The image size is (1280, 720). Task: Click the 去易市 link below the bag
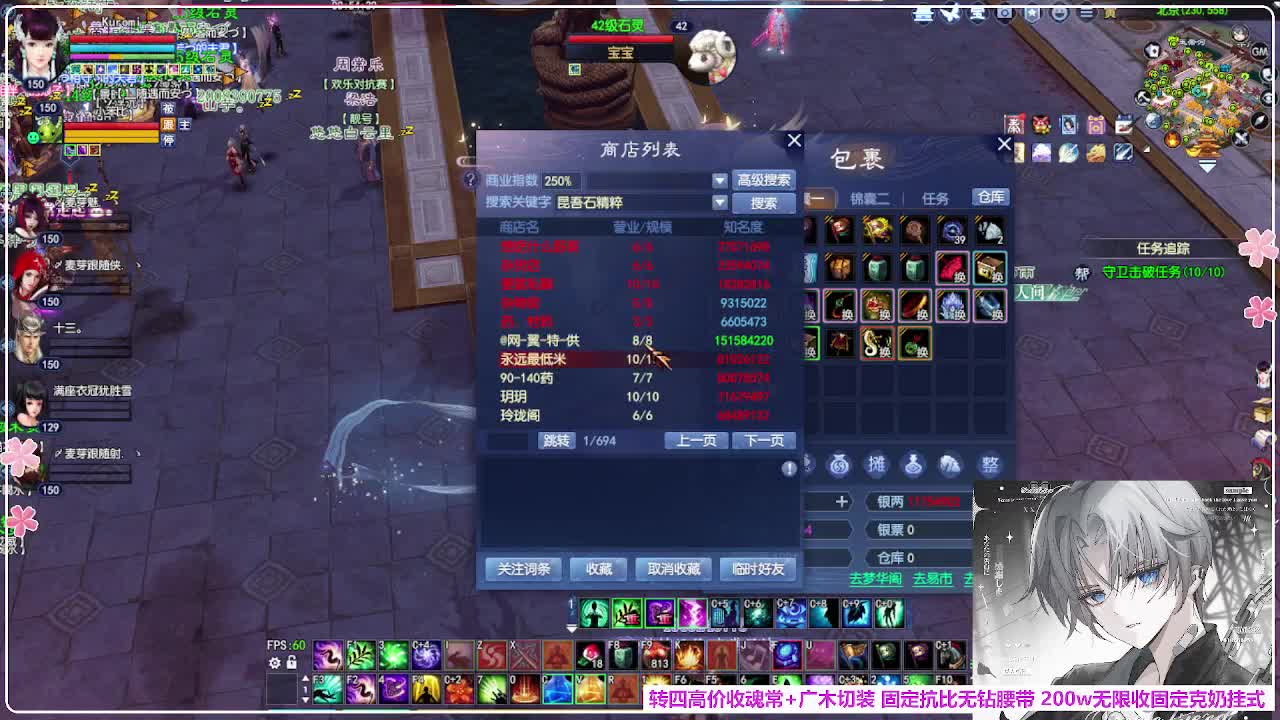coord(932,578)
